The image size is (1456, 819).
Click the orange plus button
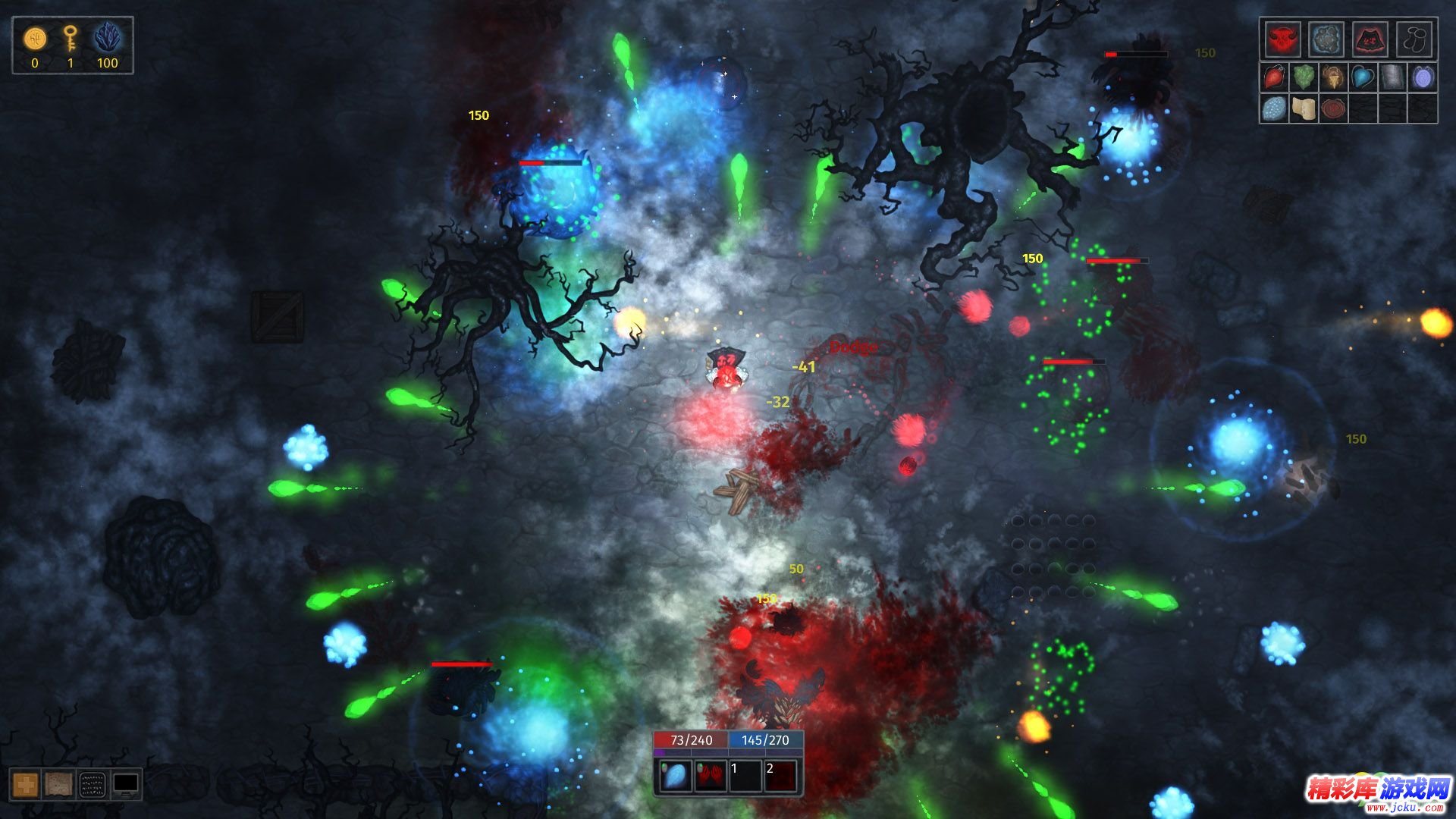coord(25,785)
